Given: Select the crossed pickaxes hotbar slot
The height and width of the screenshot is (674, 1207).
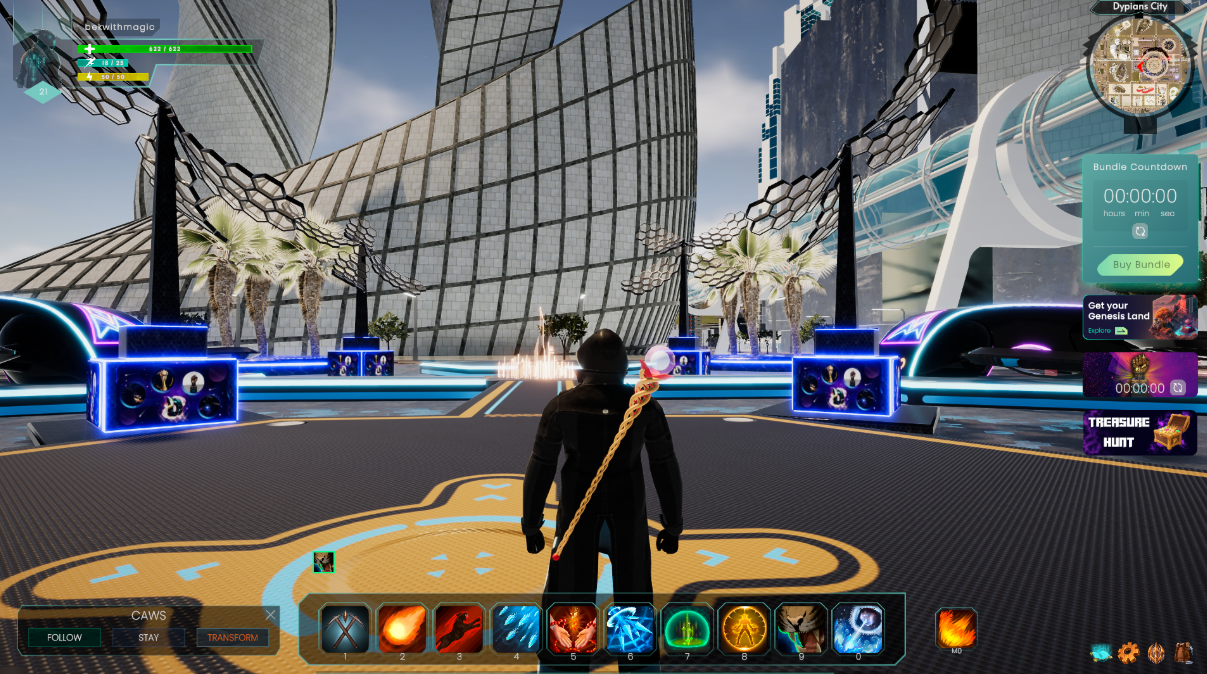Looking at the screenshot, I should pos(345,628).
